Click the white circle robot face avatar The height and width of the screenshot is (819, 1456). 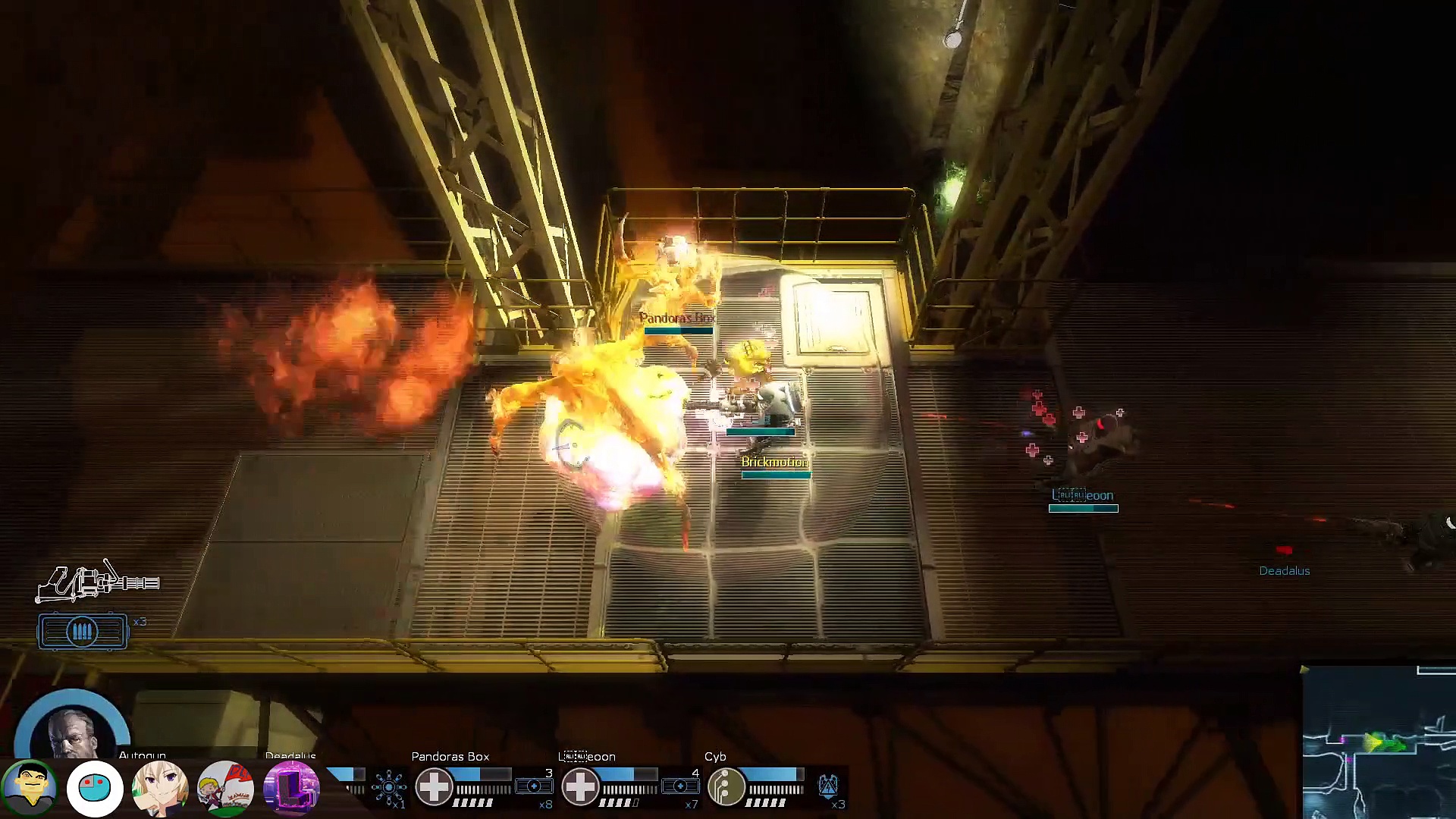point(95,789)
